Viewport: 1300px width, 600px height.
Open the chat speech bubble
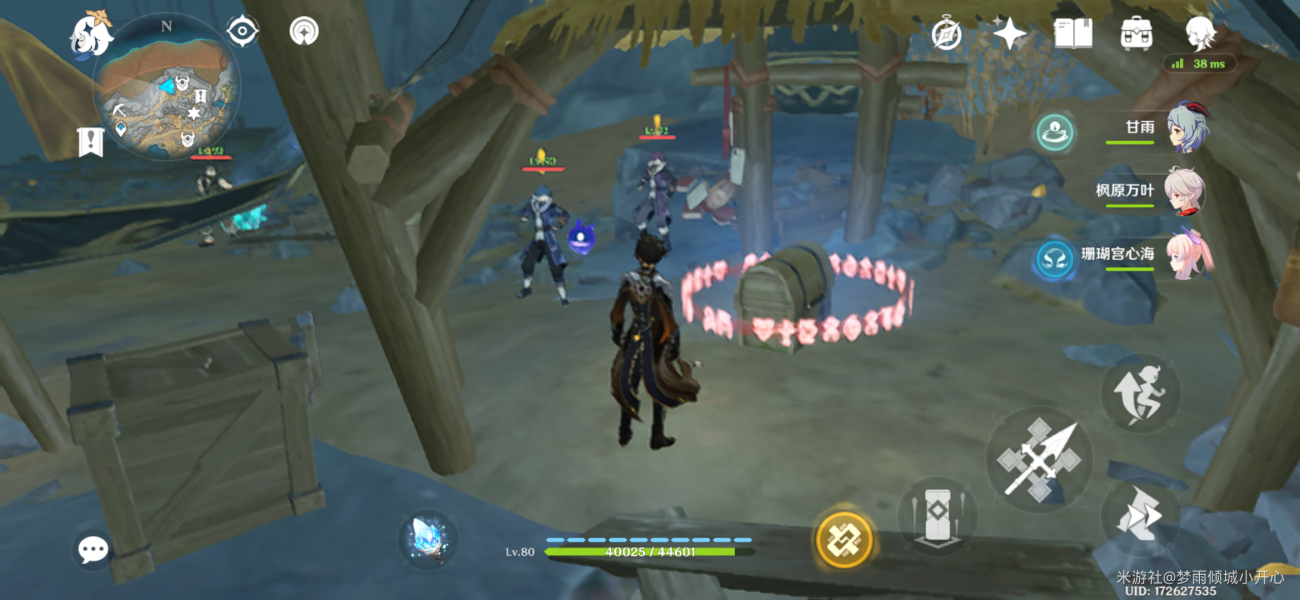pyautogui.click(x=93, y=549)
